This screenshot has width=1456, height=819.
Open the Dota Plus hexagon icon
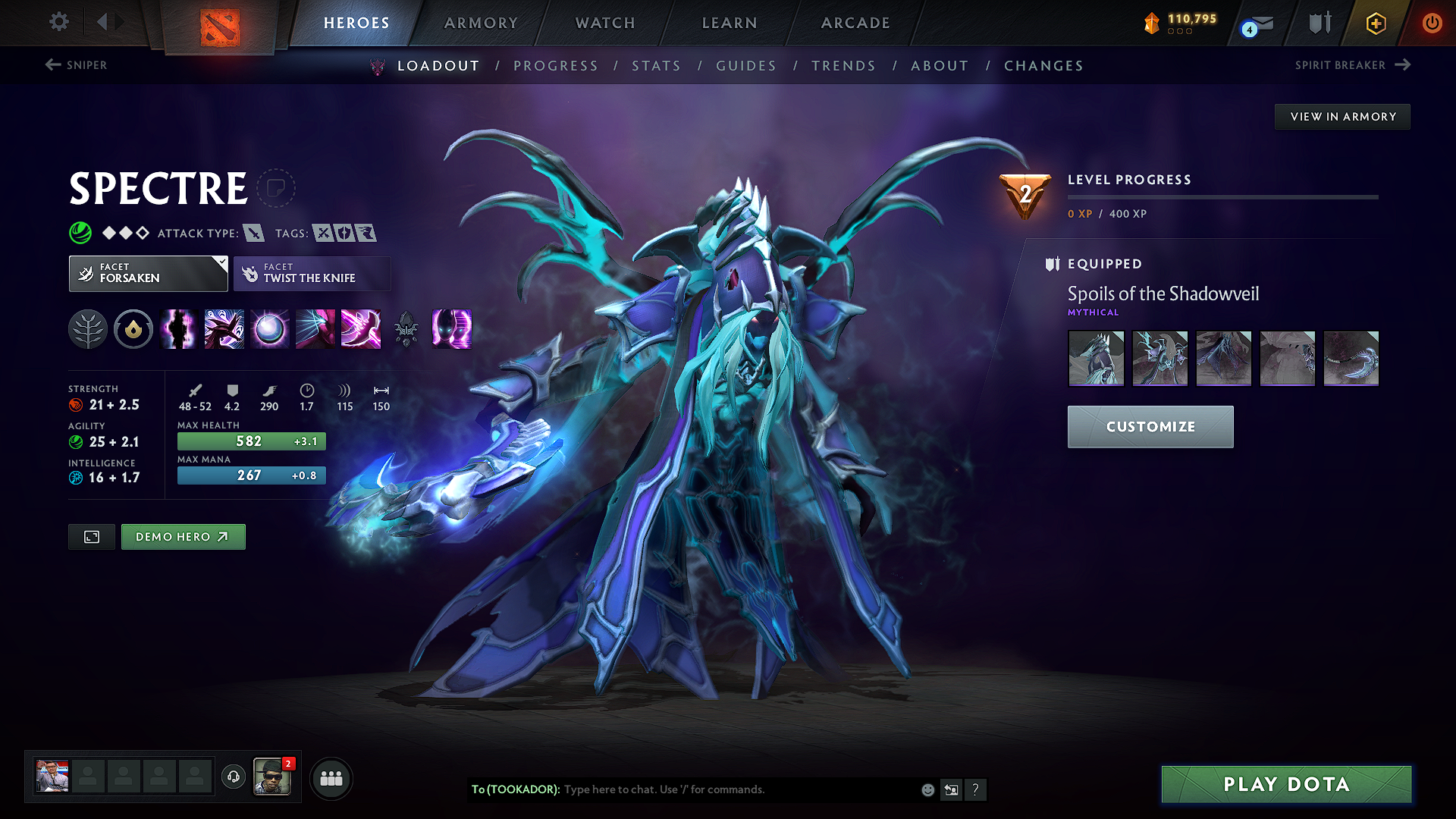pos(1375,23)
